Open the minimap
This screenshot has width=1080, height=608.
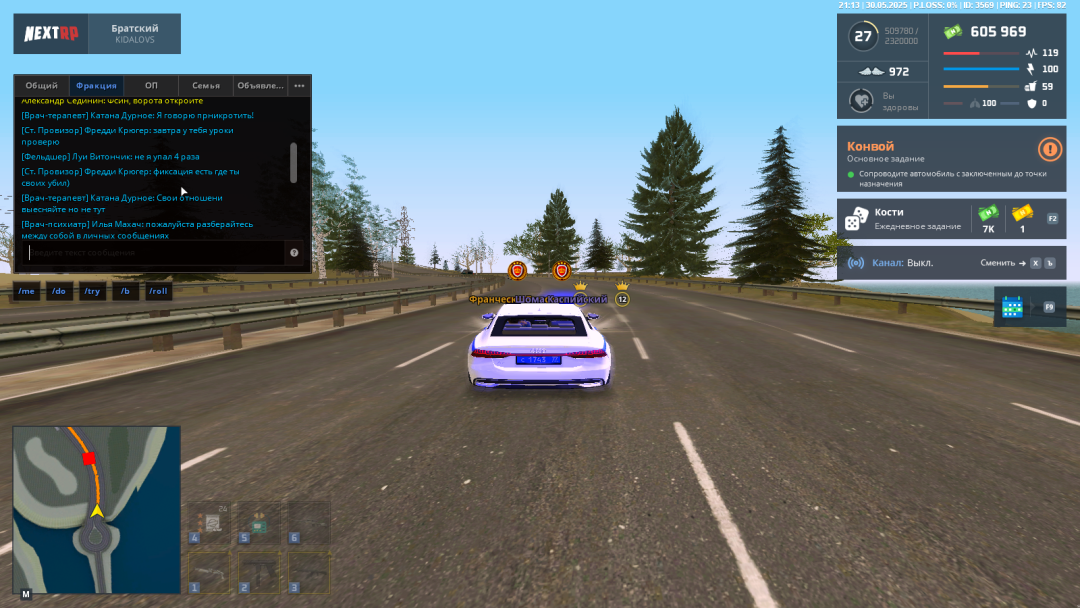click(96, 508)
